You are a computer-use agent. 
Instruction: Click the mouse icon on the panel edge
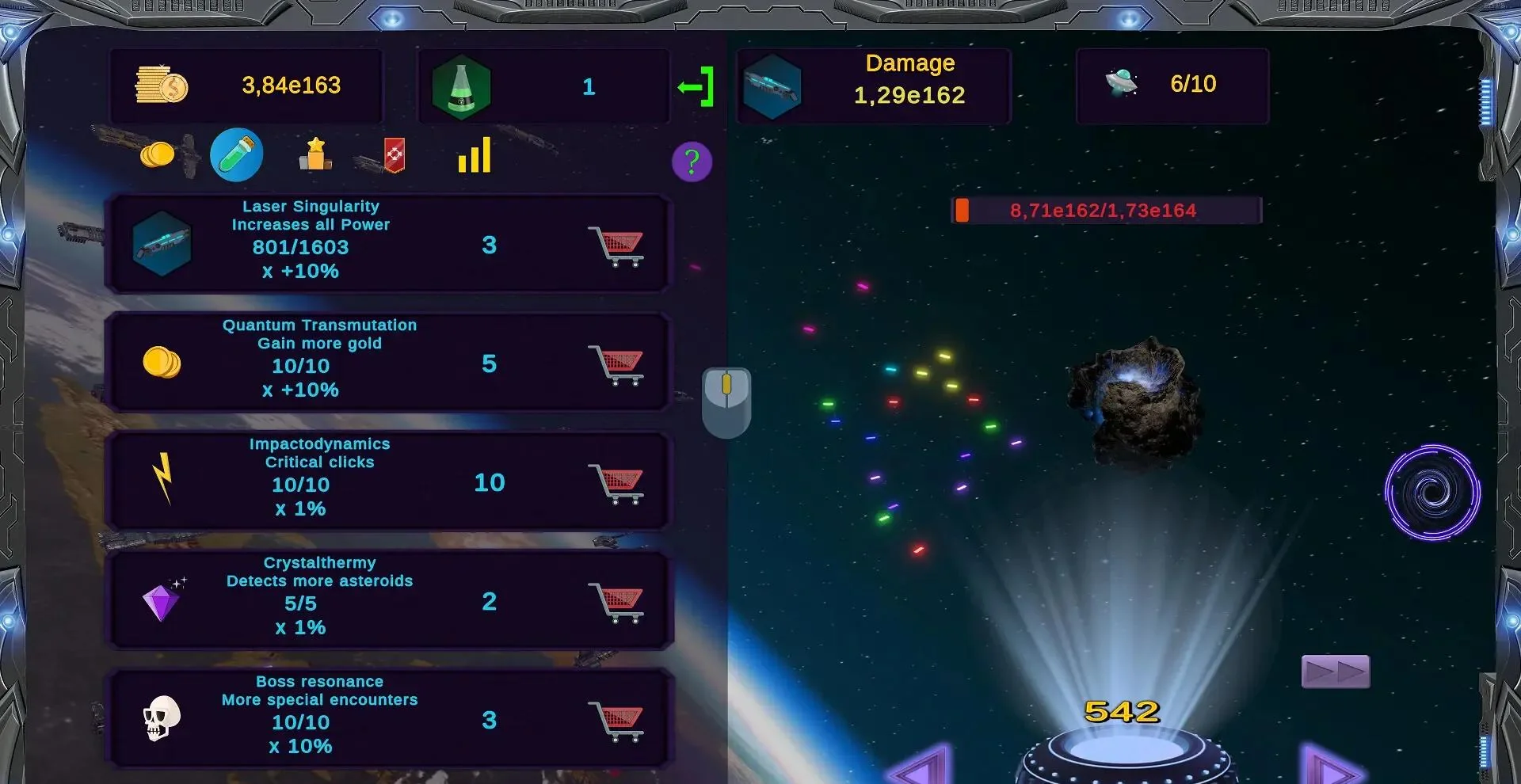point(727,400)
